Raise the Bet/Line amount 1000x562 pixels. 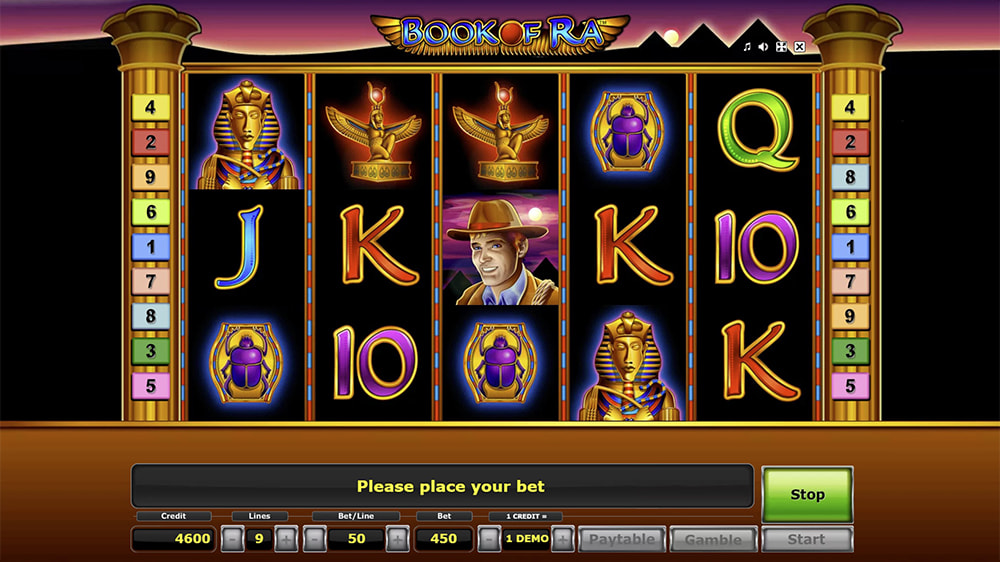[397, 539]
